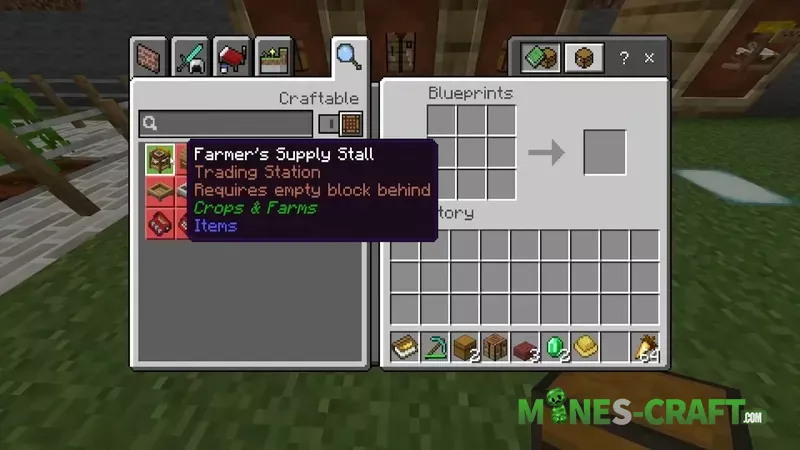The height and width of the screenshot is (450, 800).
Task: Choose the yellow hat hotbar slot
Action: click(x=585, y=347)
